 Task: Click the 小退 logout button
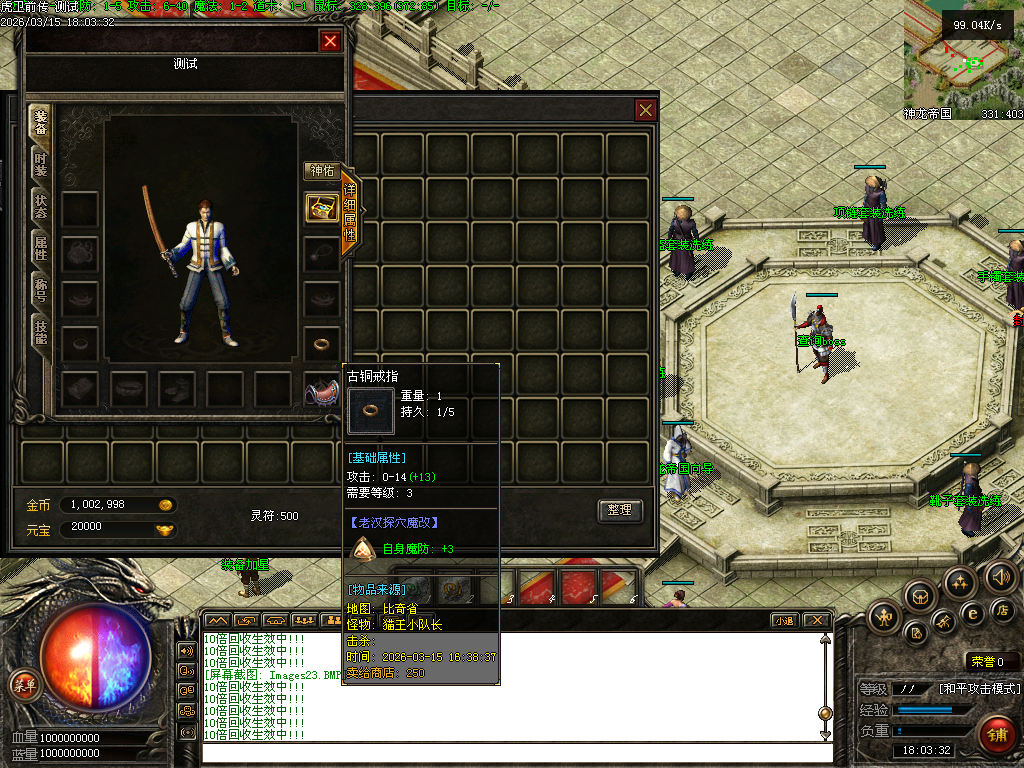click(783, 620)
